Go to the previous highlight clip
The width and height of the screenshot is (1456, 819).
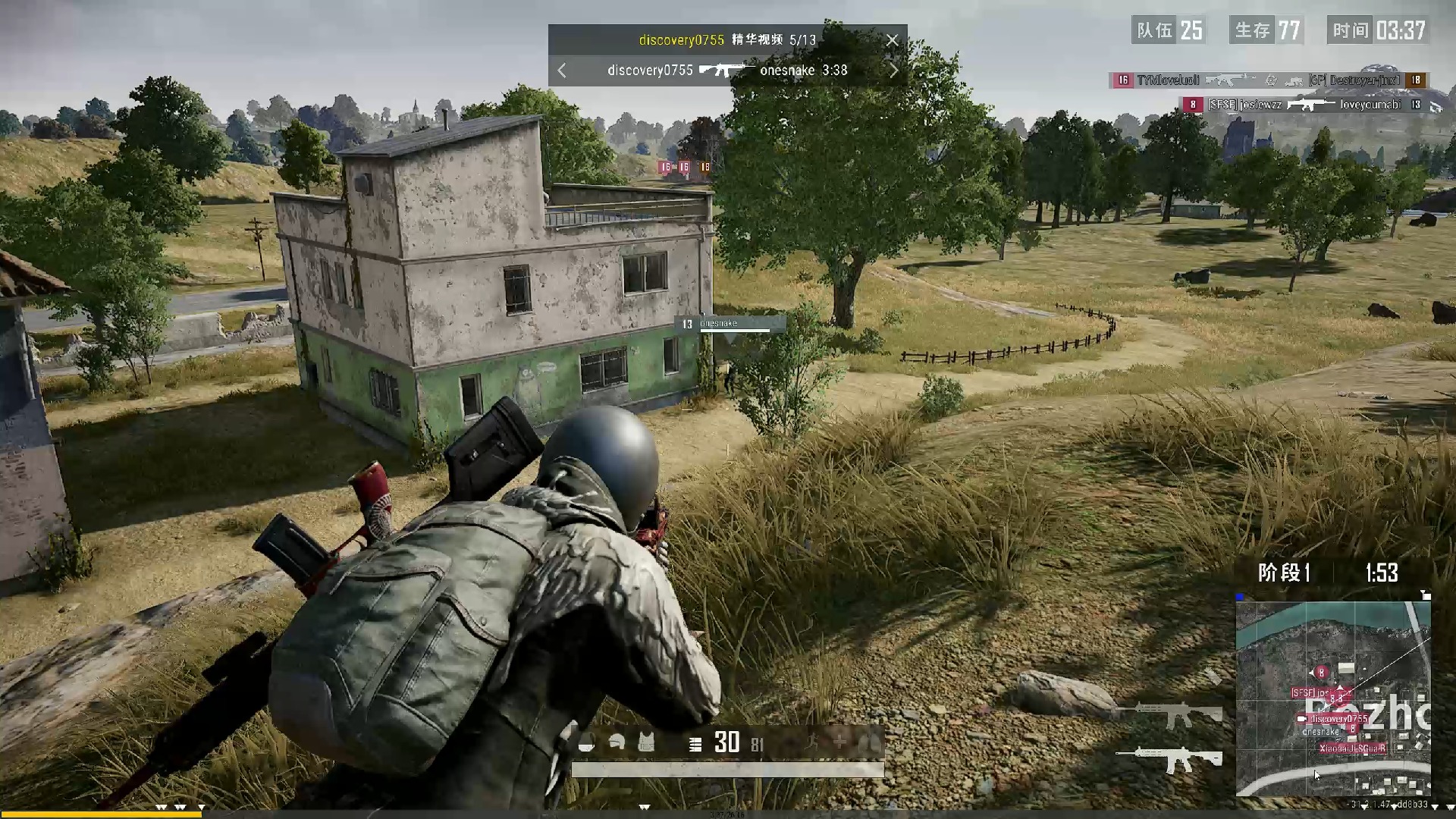pyautogui.click(x=562, y=71)
